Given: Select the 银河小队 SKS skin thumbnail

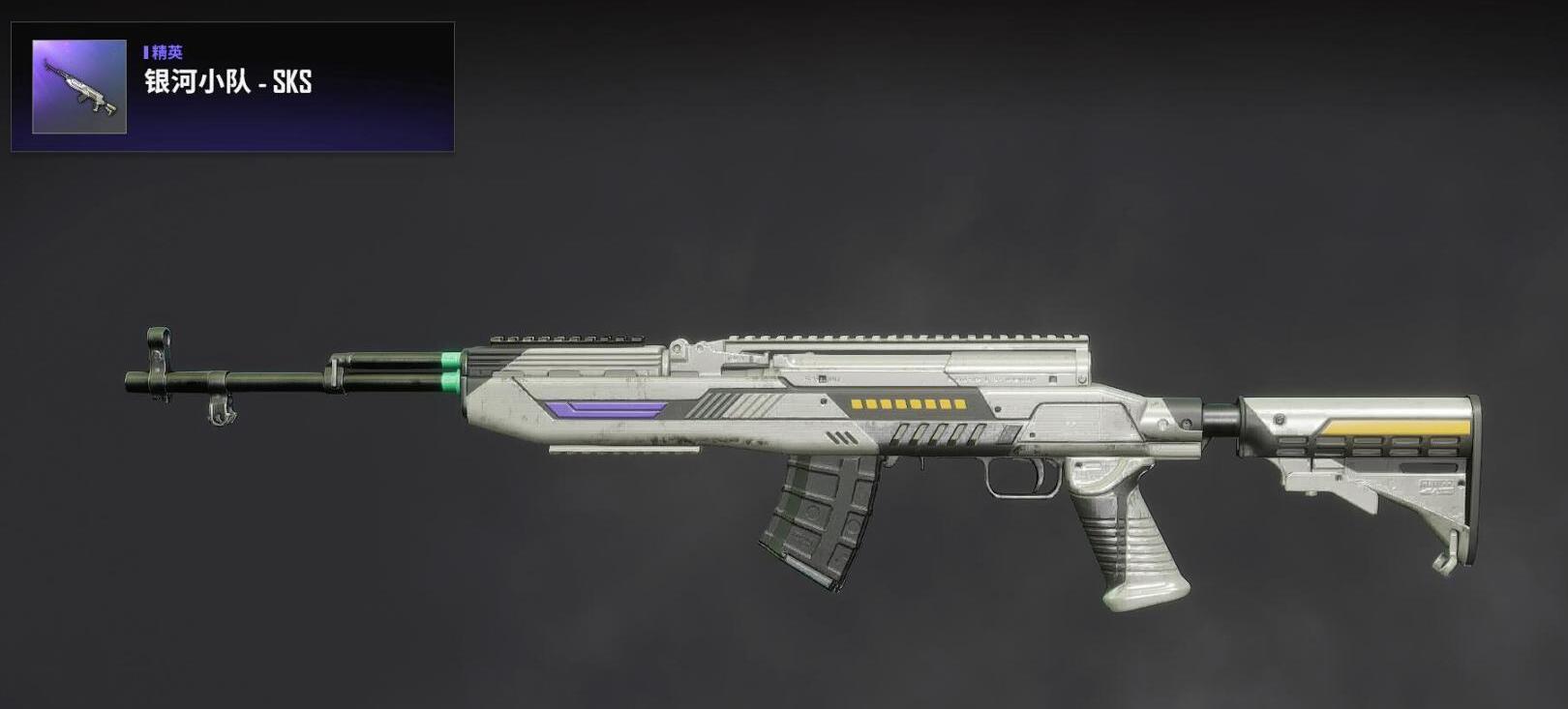Looking at the screenshot, I should 79,87.
